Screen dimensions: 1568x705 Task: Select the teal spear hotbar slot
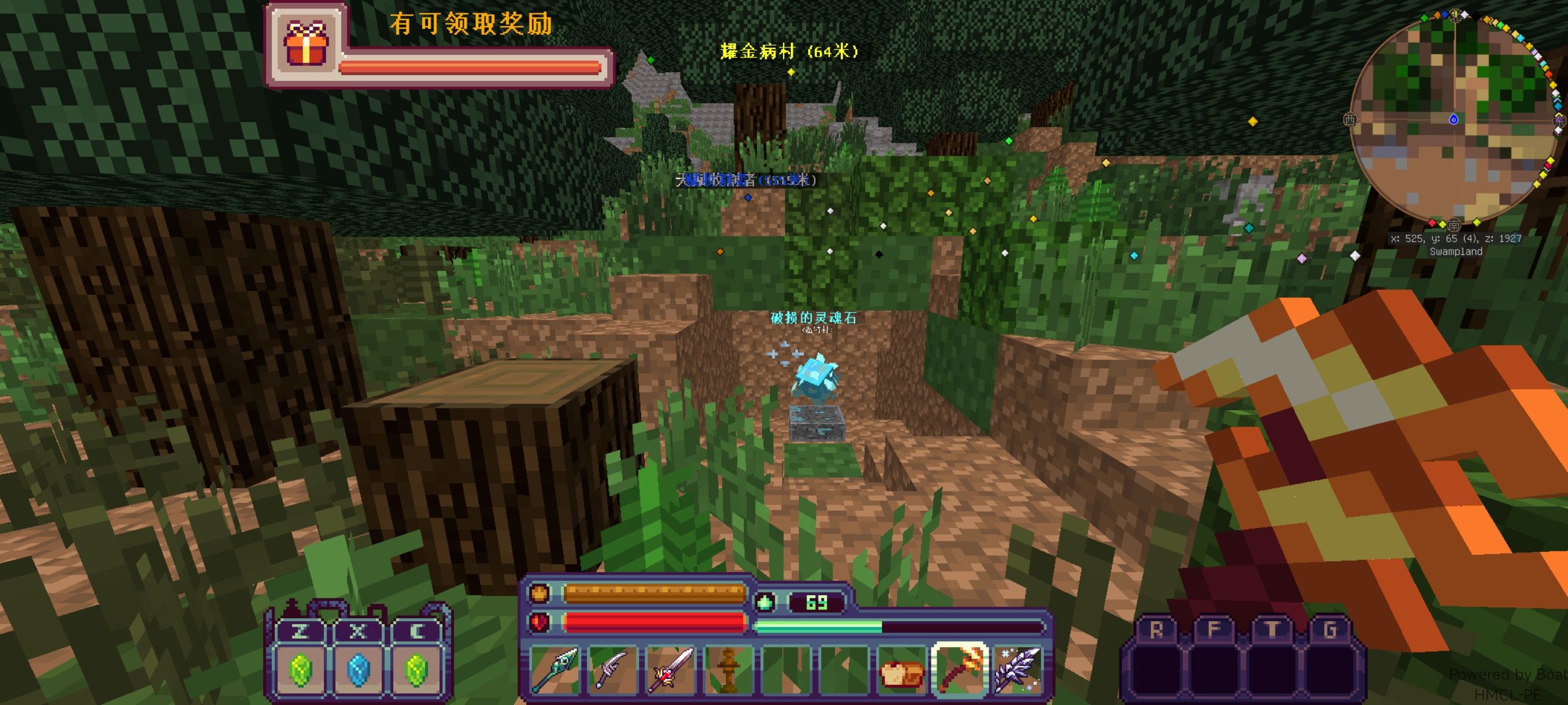[x=554, y=670]
